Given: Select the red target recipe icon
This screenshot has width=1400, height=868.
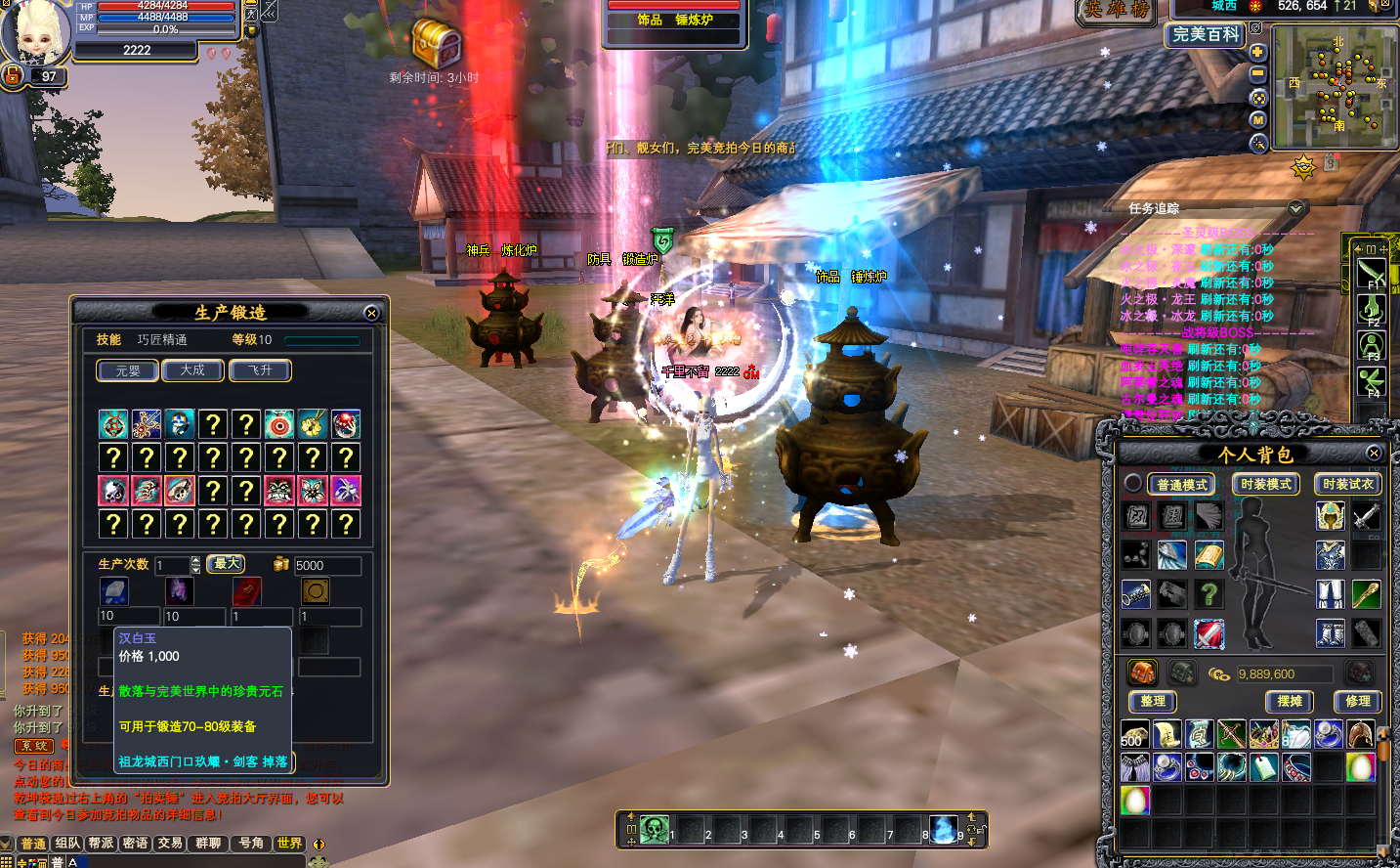Looking at the screenshot, I should [x=279, y=424].
